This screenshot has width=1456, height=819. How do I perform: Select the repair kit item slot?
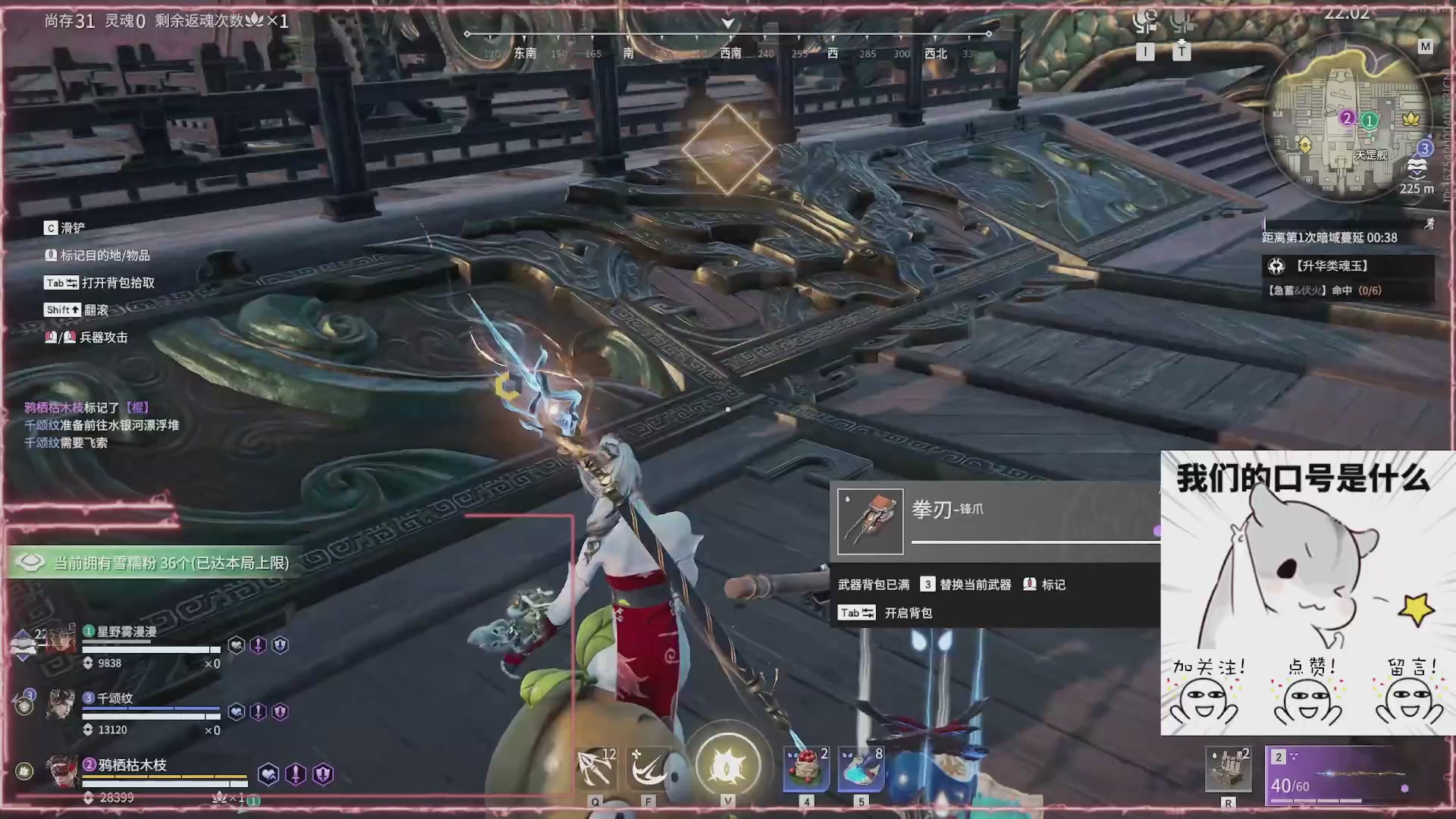1228,769
